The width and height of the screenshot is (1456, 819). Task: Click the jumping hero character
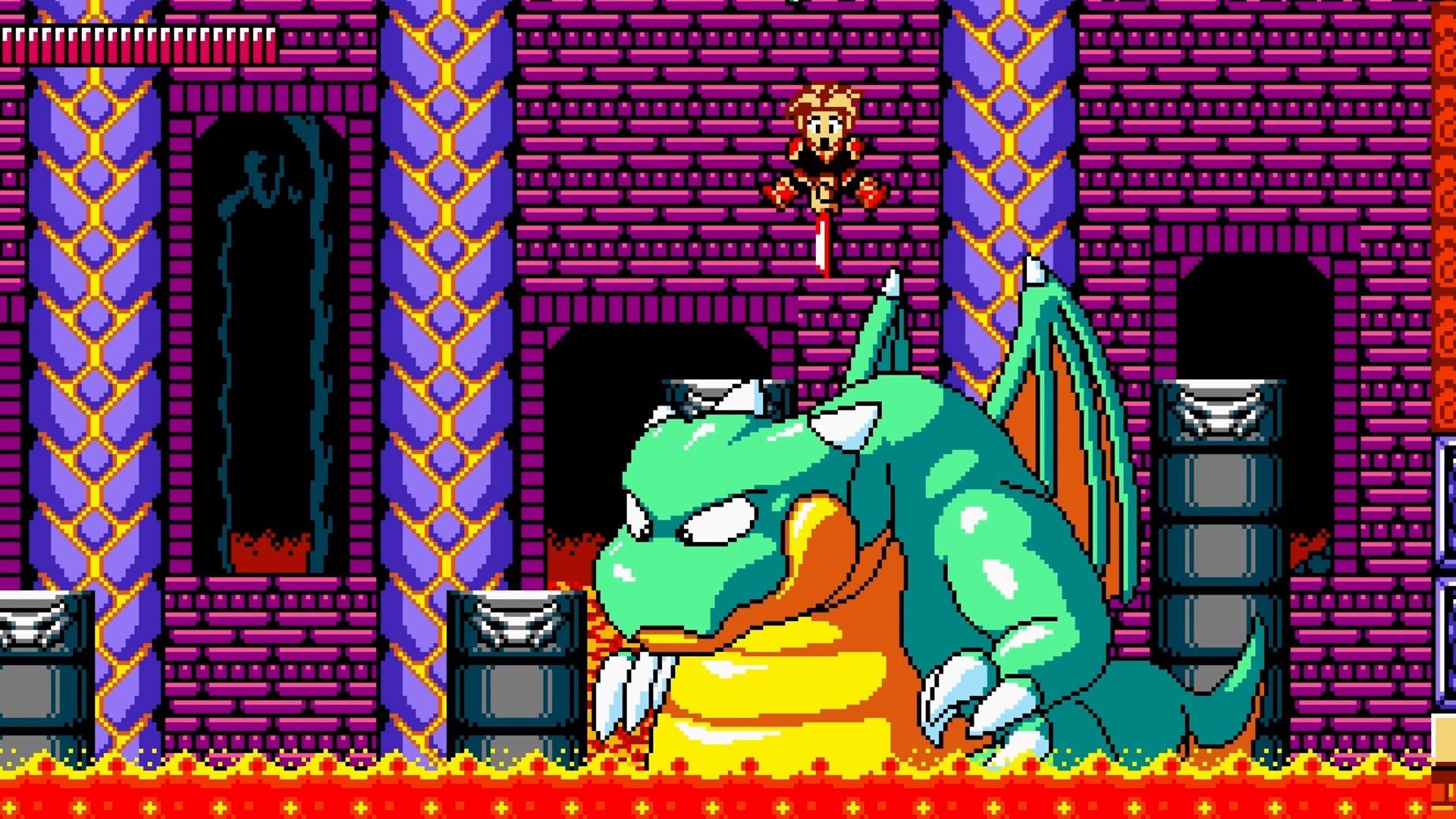821,148
